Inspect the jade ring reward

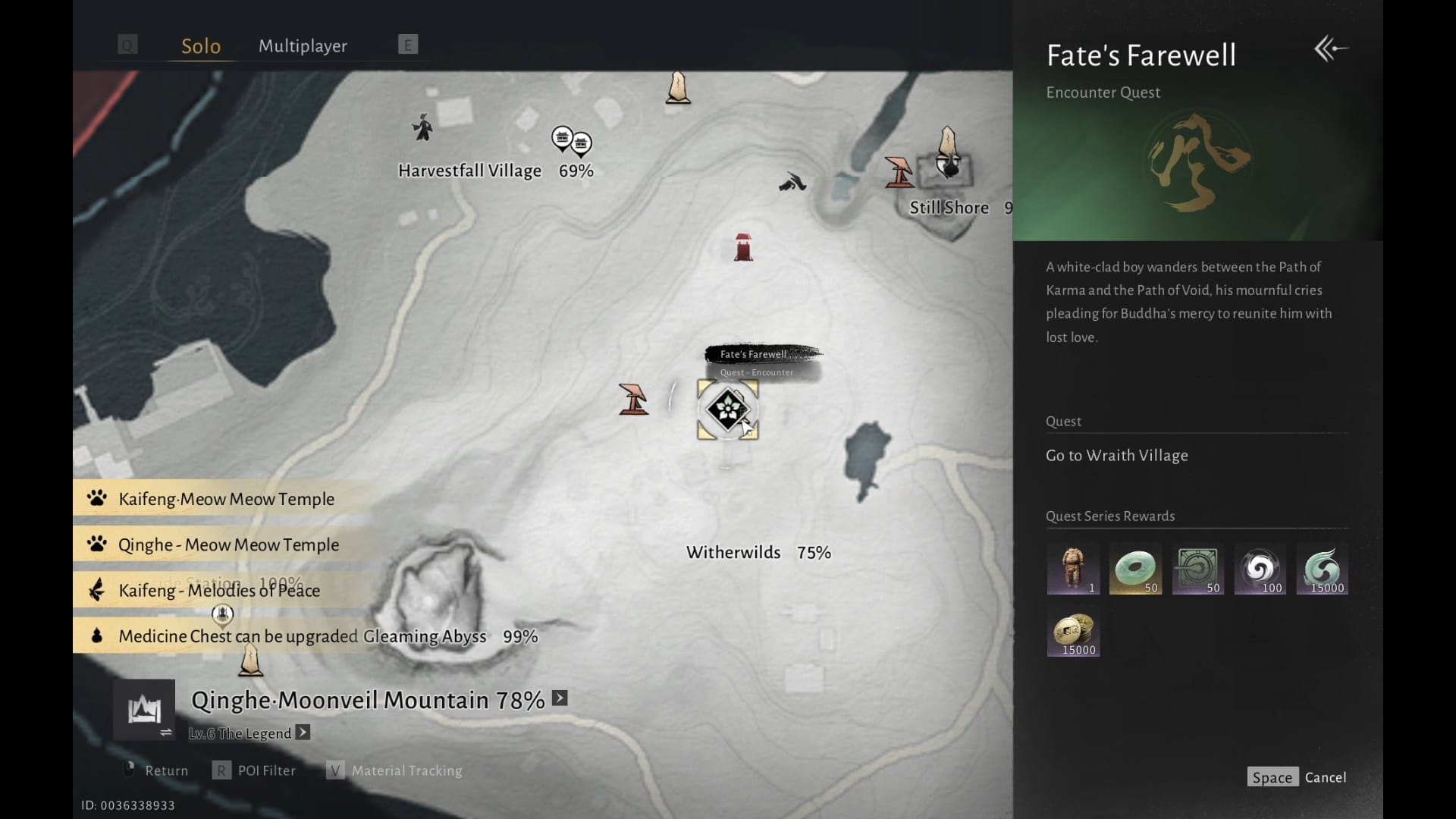click(1135, 569)
